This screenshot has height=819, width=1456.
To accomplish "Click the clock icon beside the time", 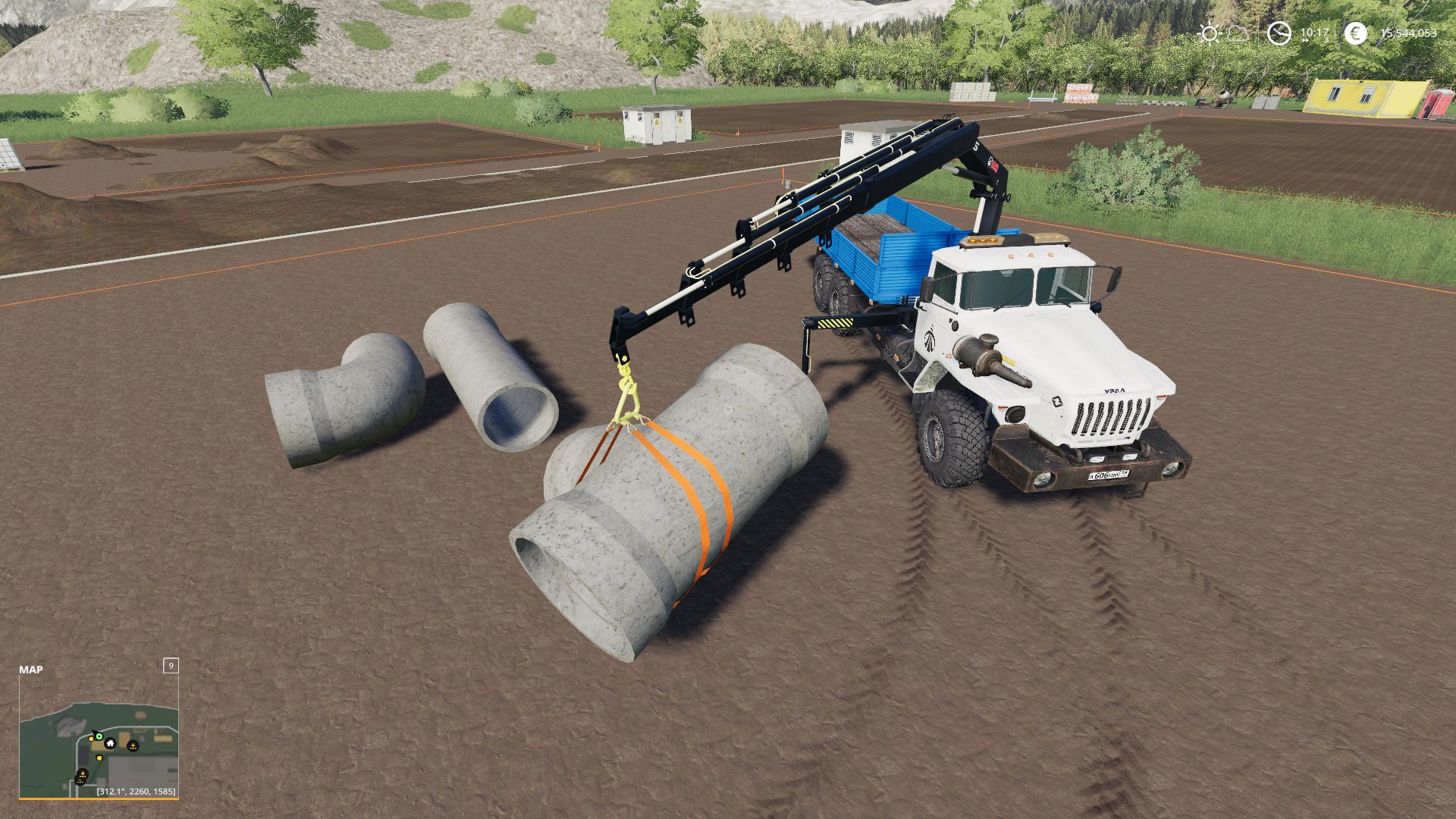I will coord(1279,33).
